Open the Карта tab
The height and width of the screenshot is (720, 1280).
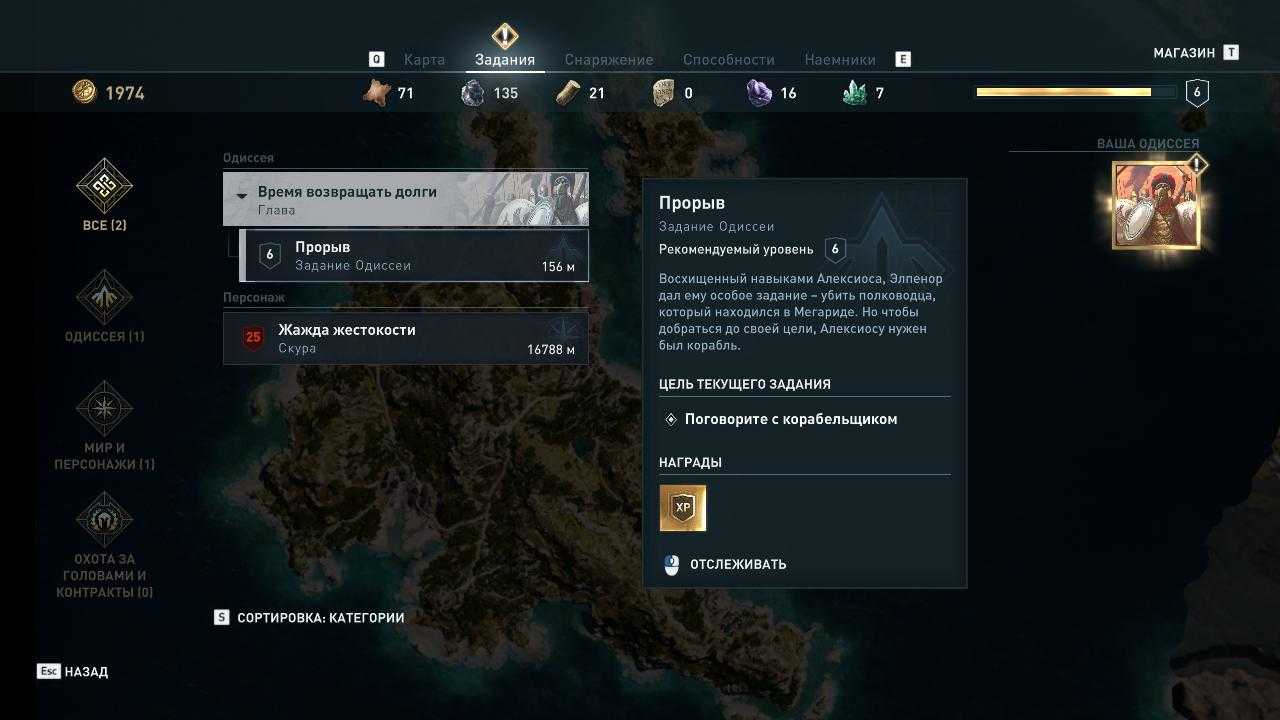(424, 60)
